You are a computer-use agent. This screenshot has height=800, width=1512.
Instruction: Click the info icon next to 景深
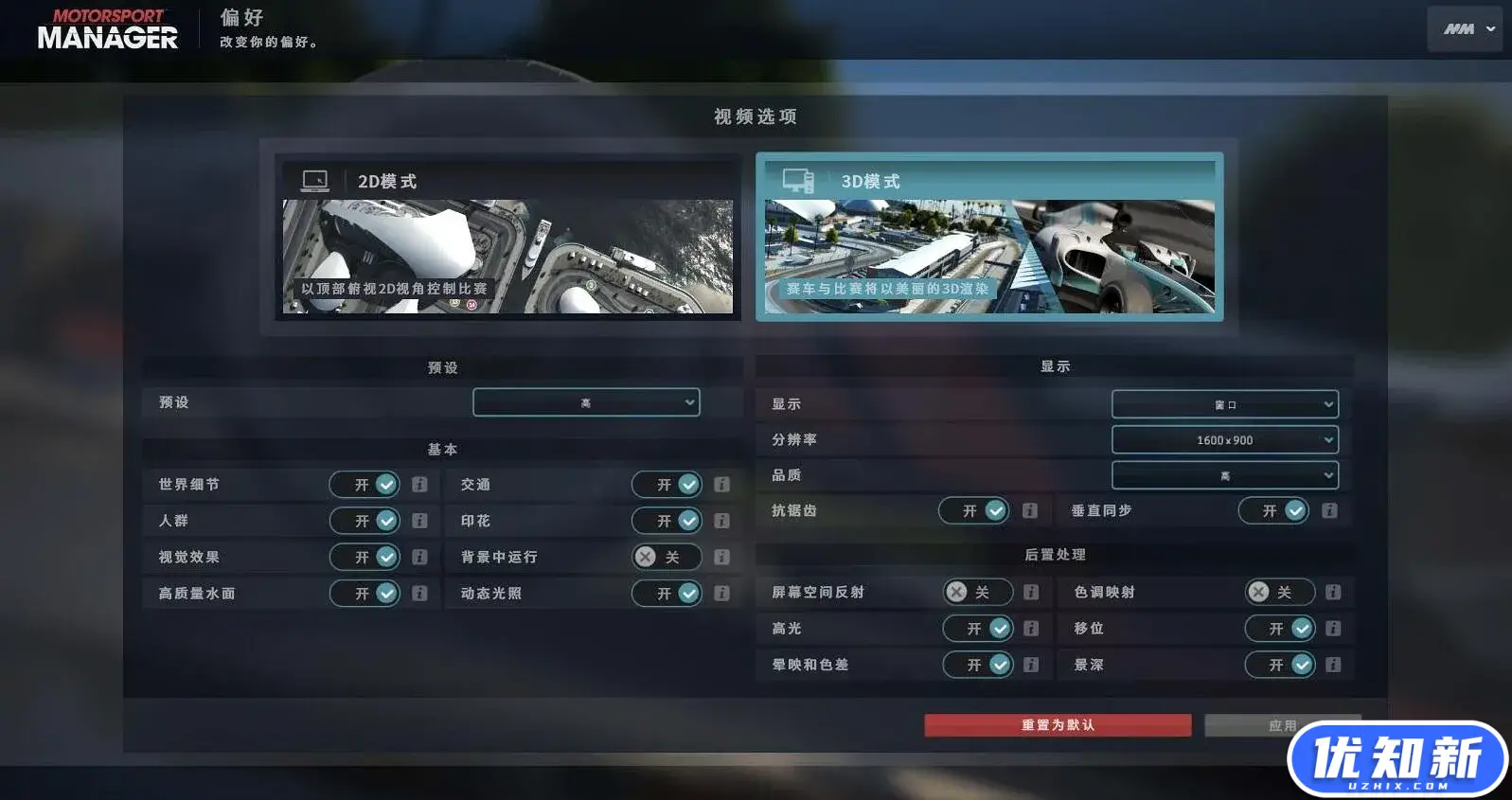click(x=1334, y=665)
